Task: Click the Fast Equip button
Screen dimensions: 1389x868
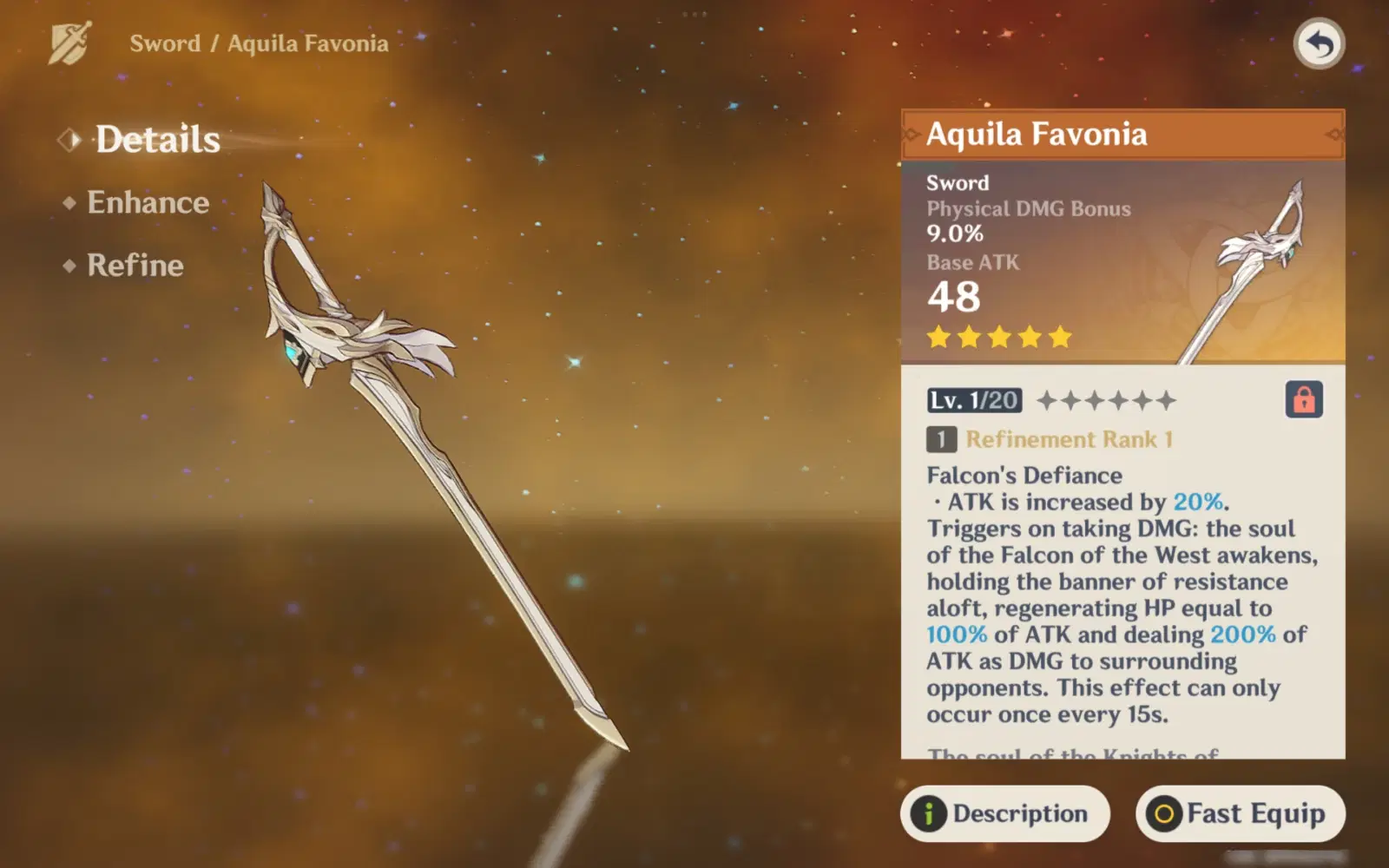Action: pyautogui.click(x=1240, y=813)
